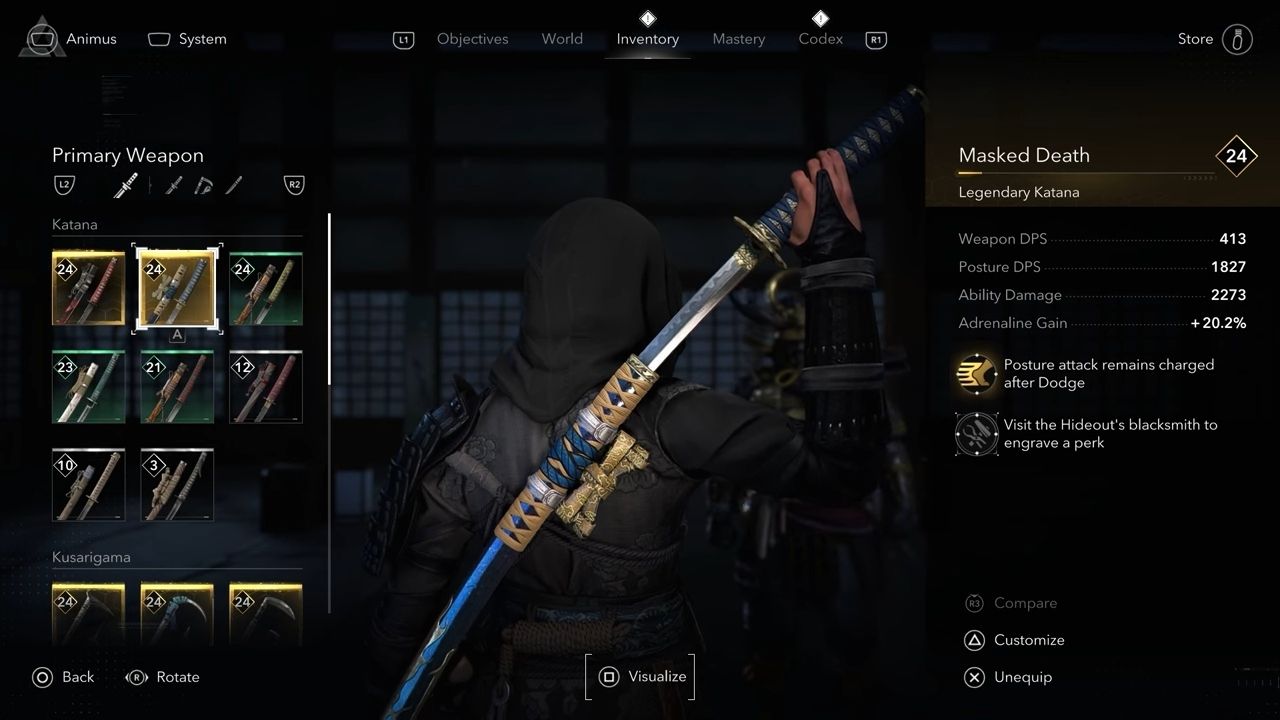Image resolution: width=1280 pixels, height=720 pixels.
Task: Click the R2 shoulder button prompt
Action: 294,185
